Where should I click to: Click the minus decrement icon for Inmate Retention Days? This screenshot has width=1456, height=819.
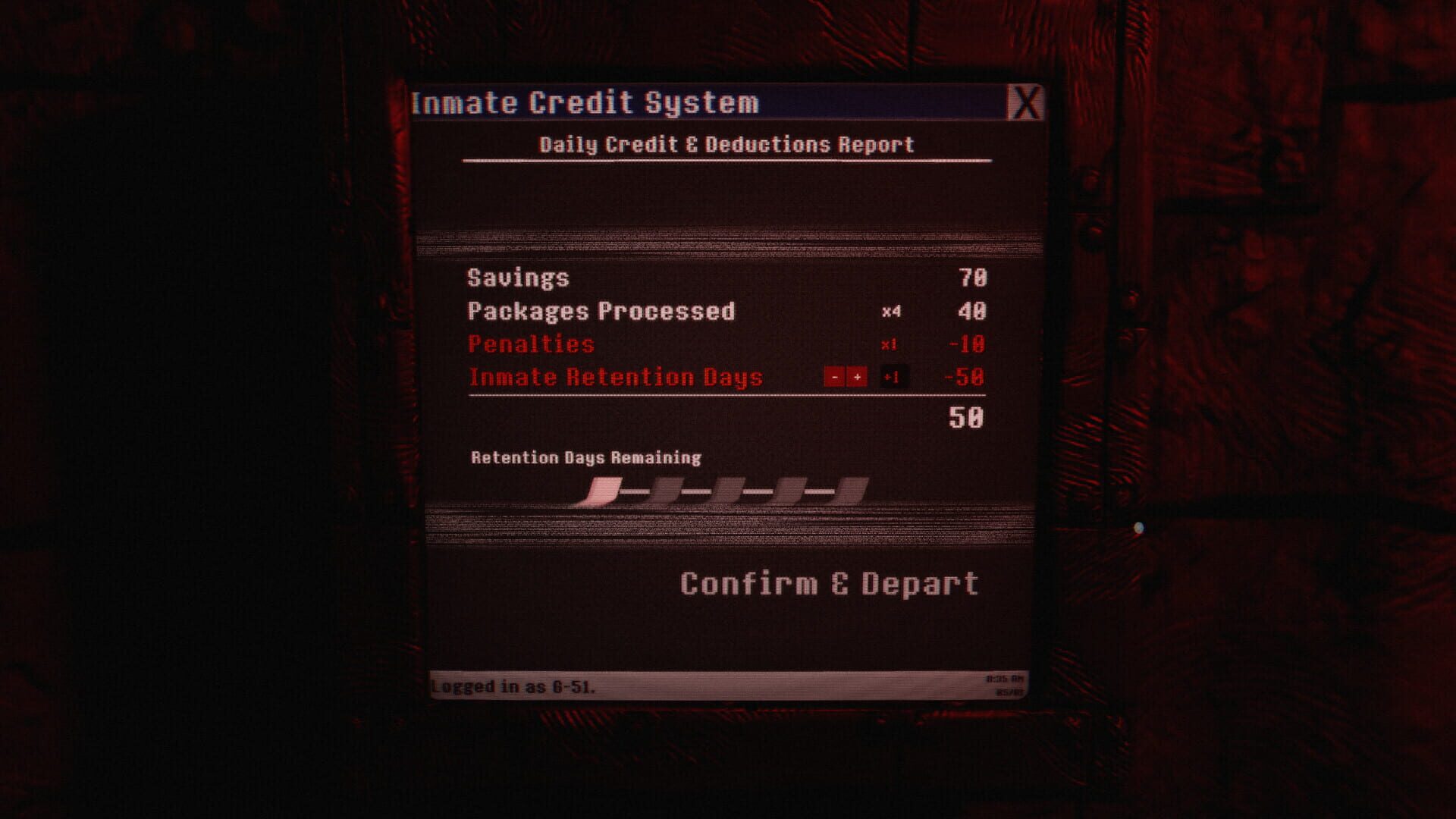coord(834,378)
